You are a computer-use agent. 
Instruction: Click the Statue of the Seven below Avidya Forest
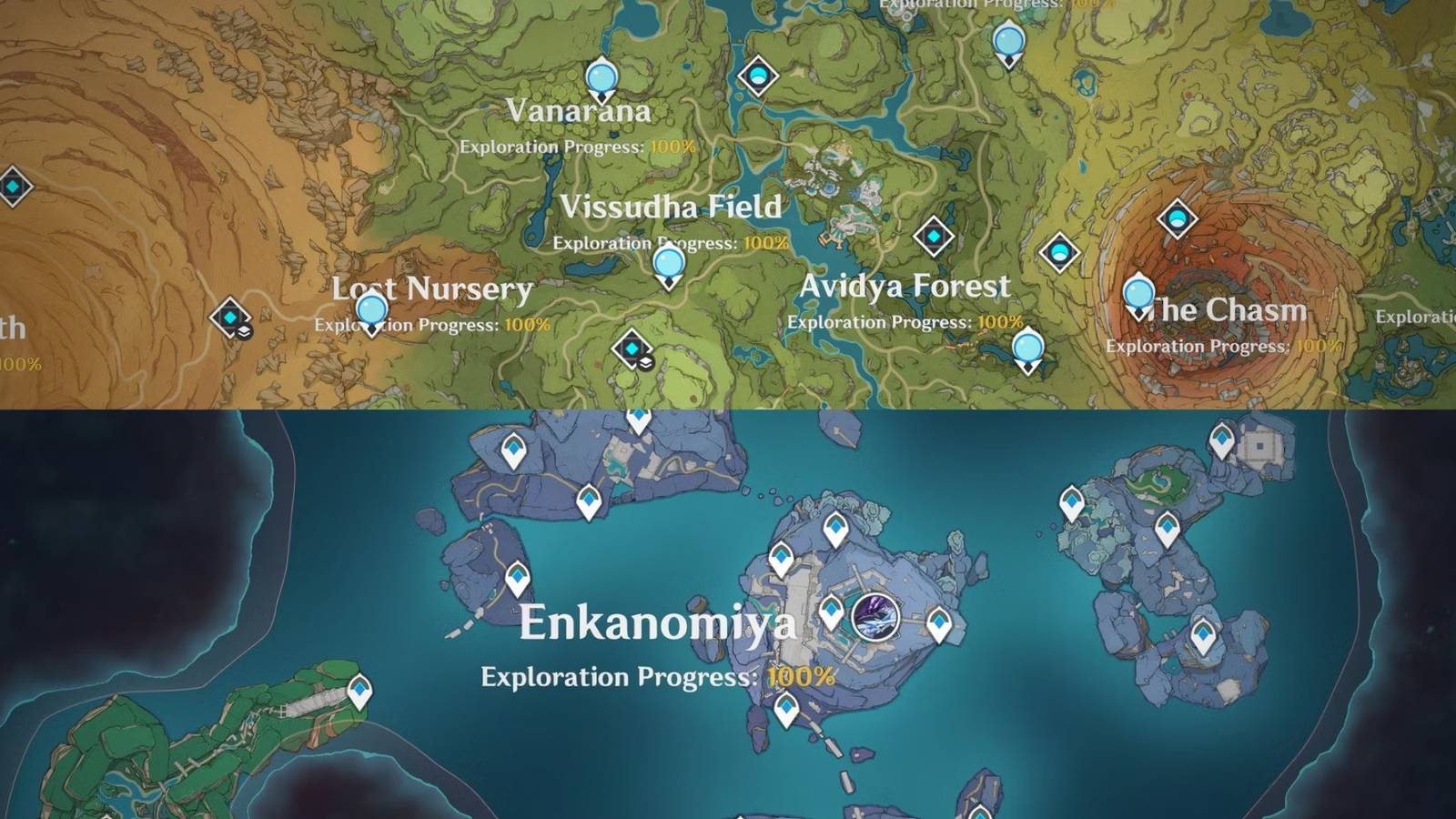[1026, 344]
